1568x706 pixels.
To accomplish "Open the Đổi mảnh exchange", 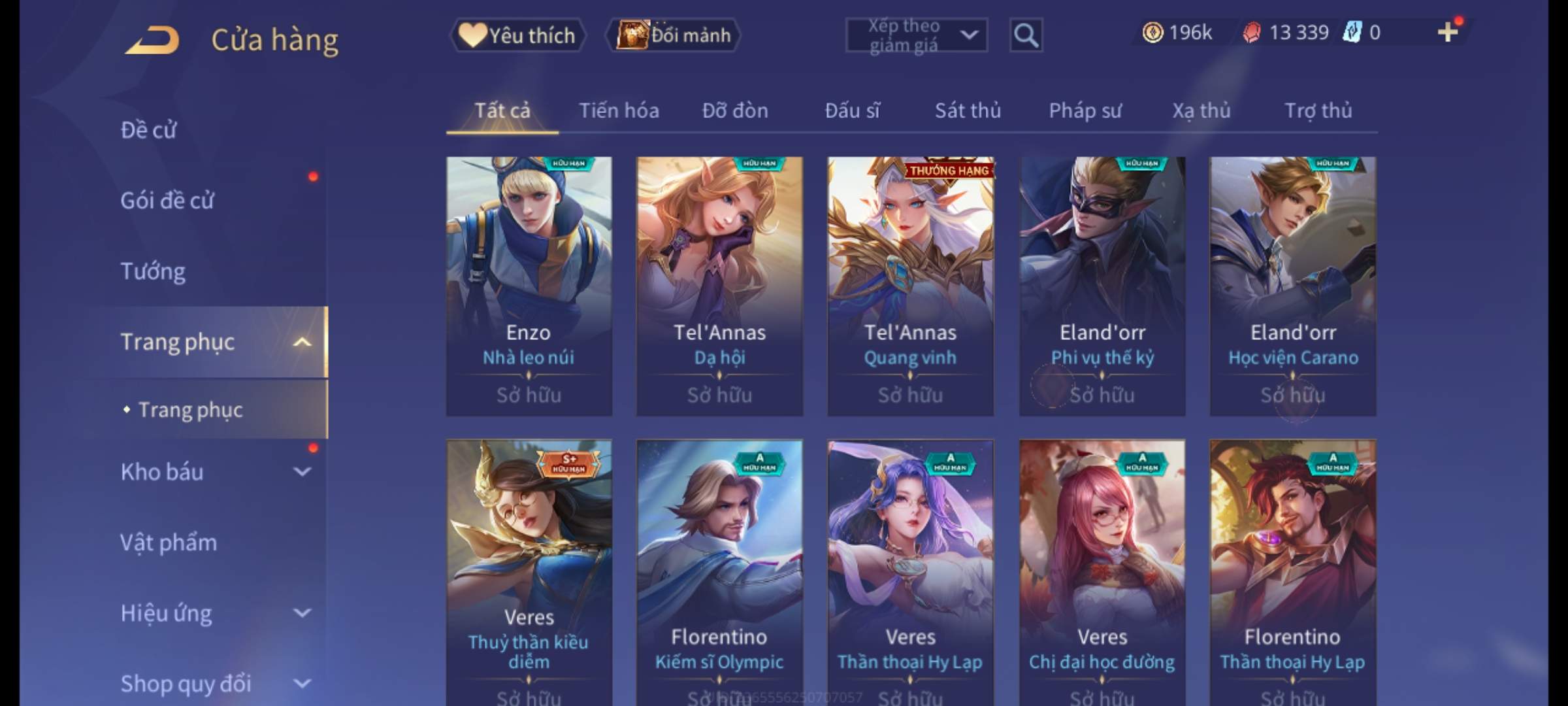I will 674,35.
